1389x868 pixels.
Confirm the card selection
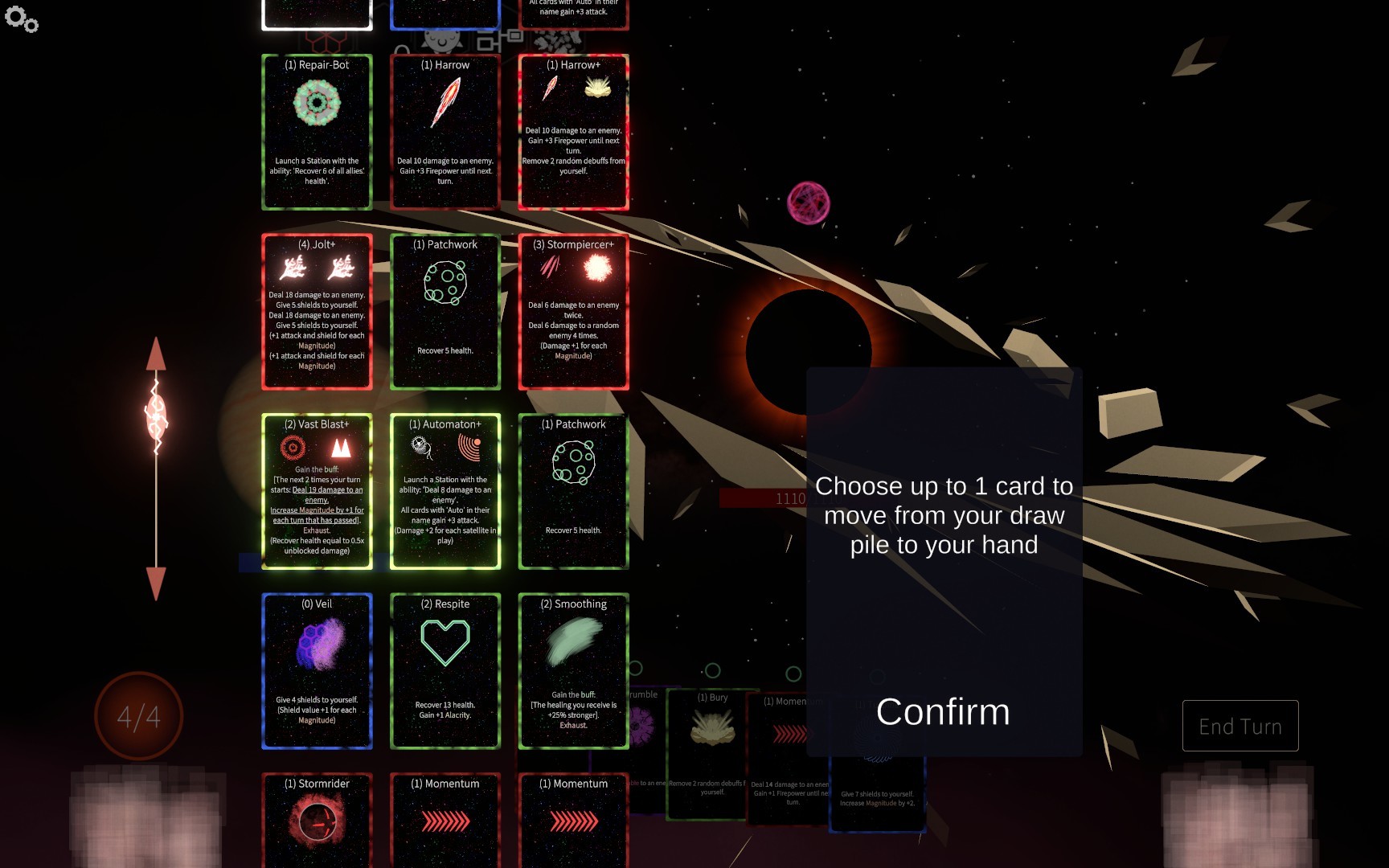tap(943, 712)
